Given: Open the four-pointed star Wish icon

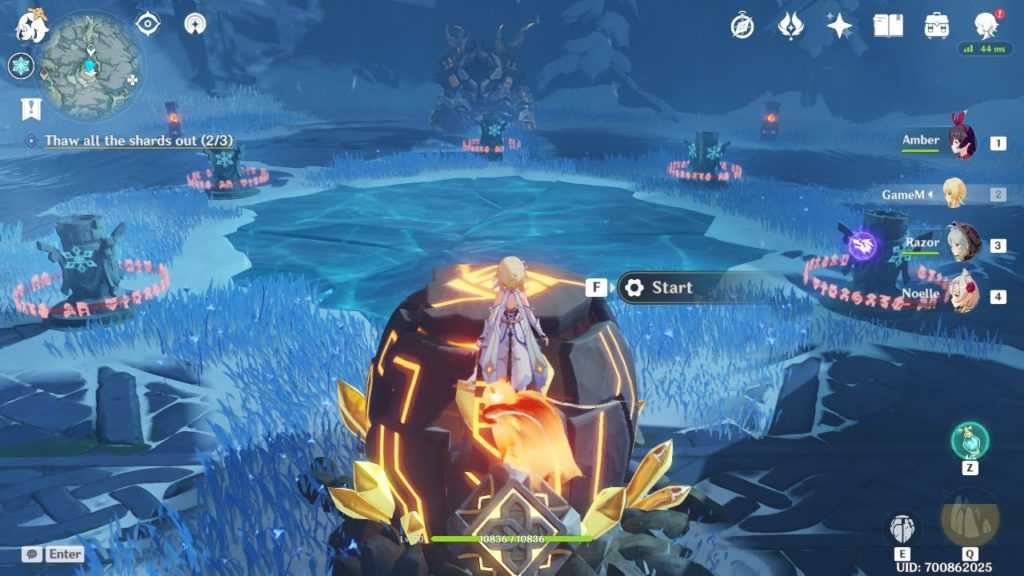Looking at the screenshot, I should pyautogui.click(x=840, y=26).
